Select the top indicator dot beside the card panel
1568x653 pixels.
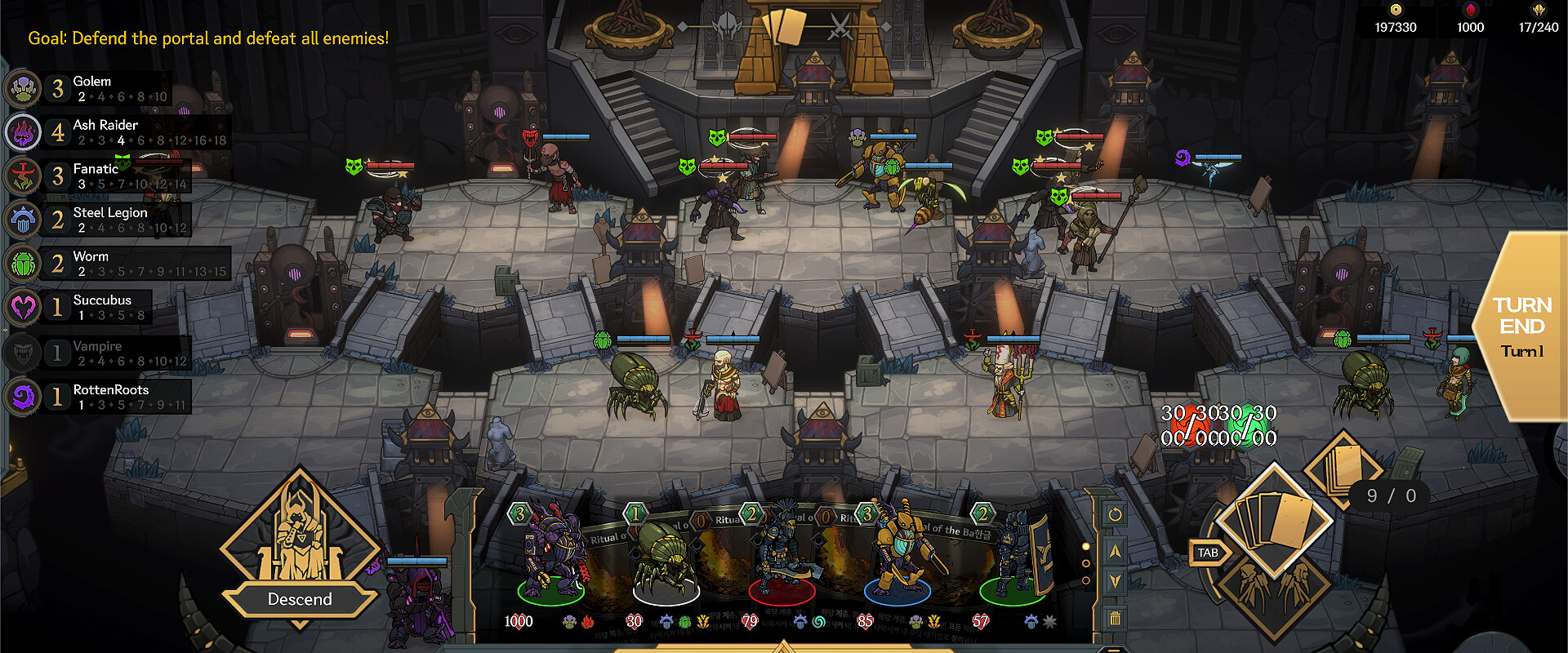click(x=1086, y=545)
